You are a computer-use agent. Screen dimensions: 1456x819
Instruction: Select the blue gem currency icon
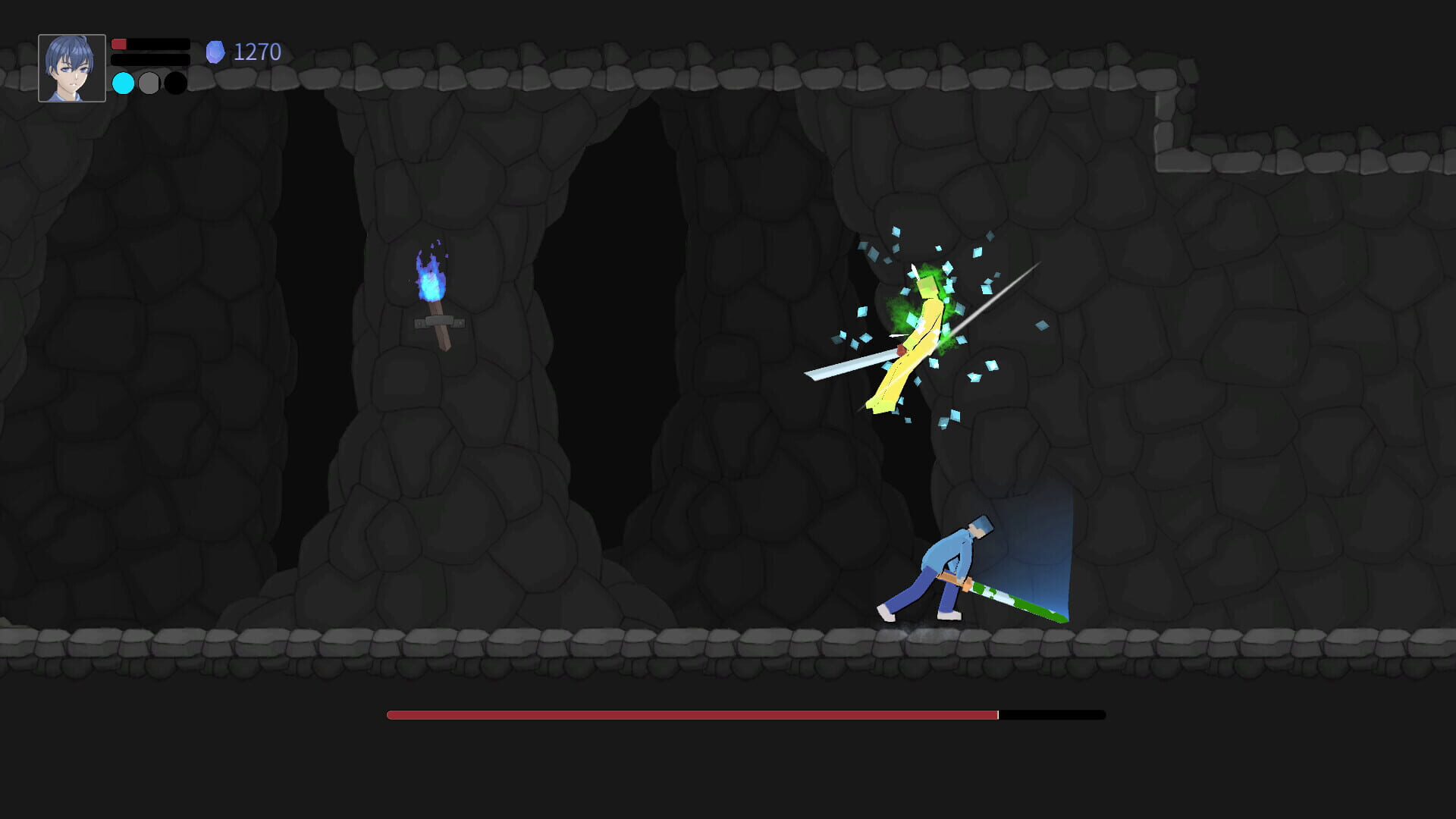point(215,51)
